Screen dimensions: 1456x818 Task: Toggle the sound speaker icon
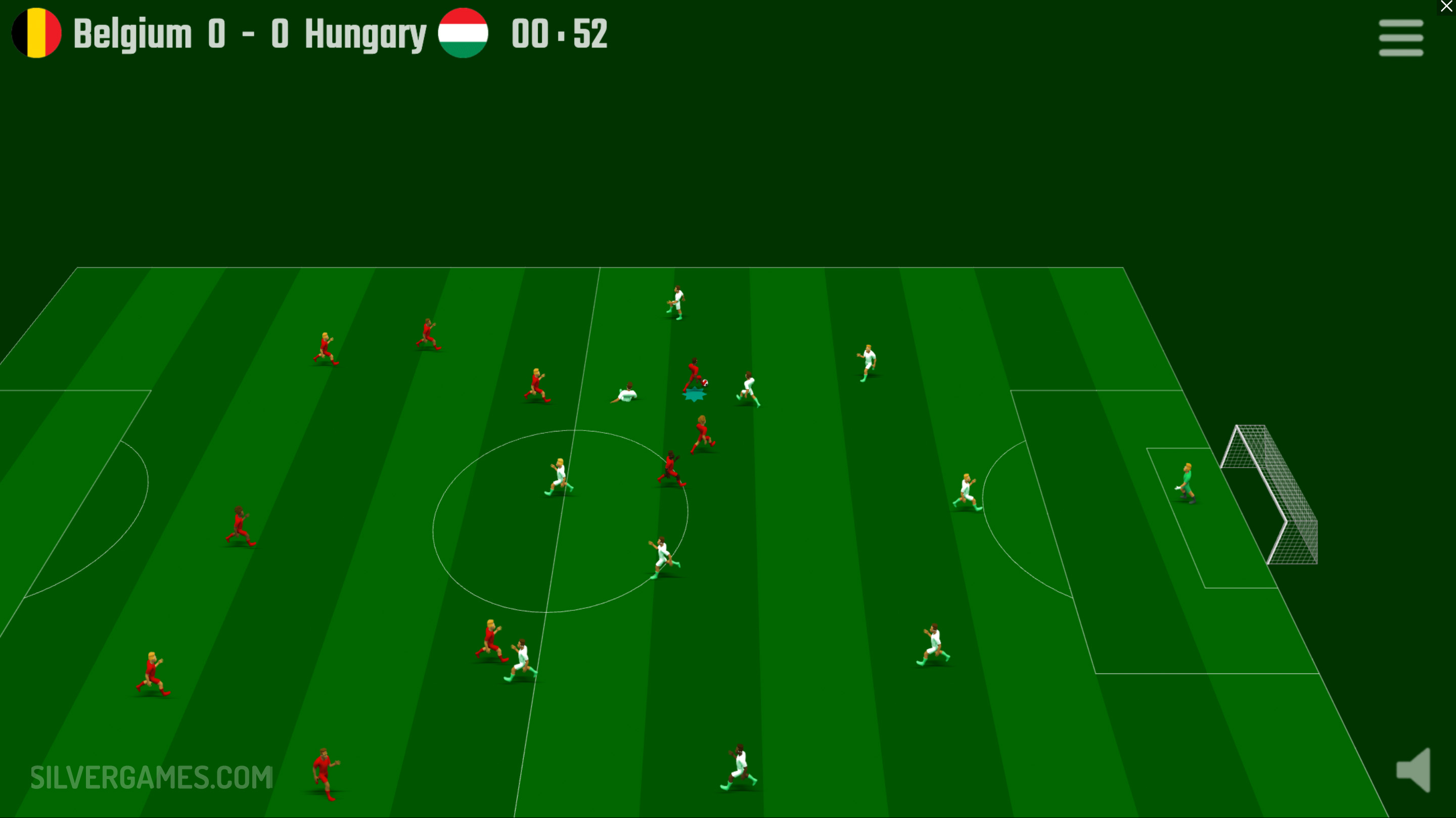click(1414, 770)
